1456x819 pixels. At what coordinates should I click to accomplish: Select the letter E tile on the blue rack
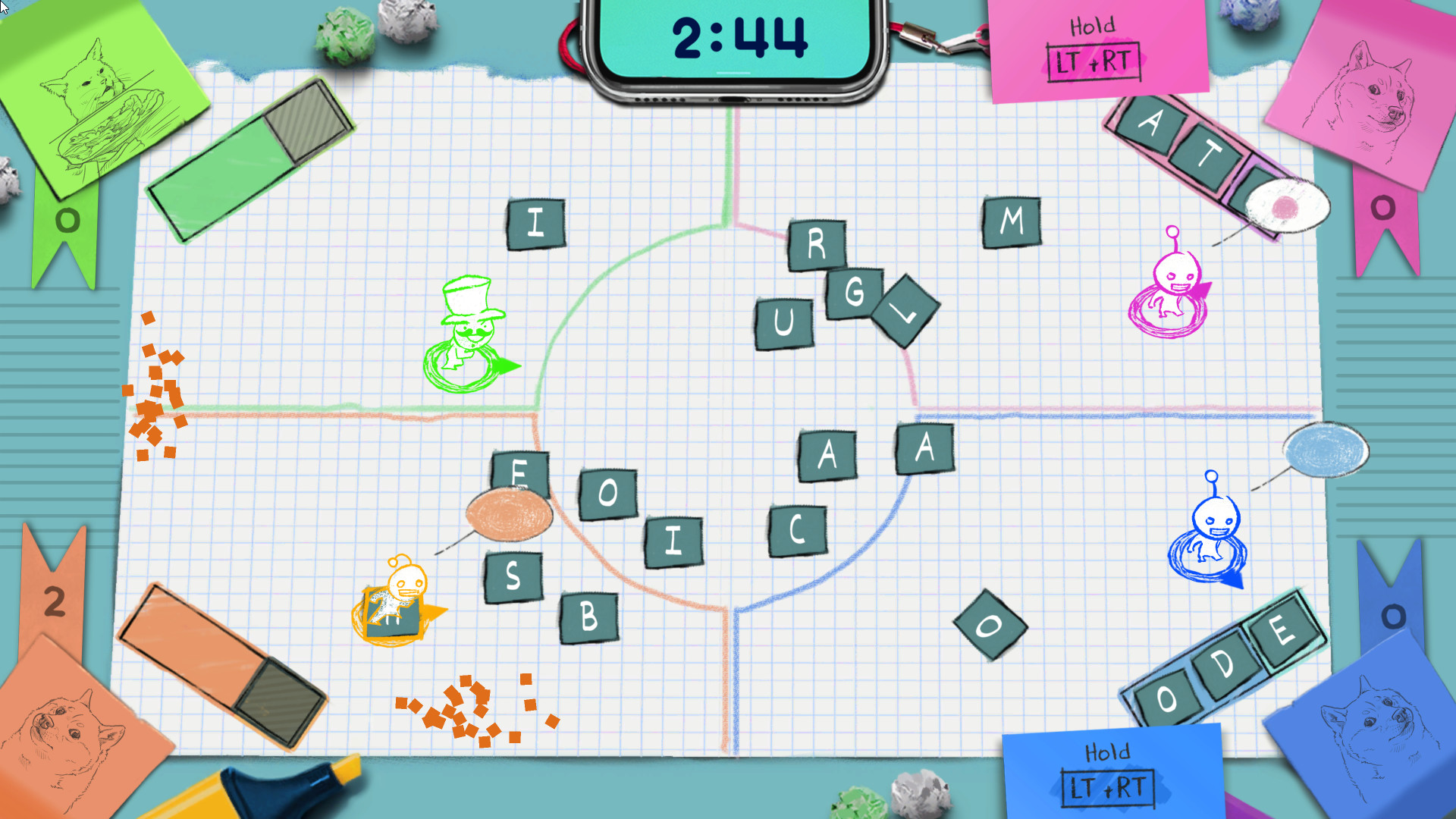(x=1283, y=628)
